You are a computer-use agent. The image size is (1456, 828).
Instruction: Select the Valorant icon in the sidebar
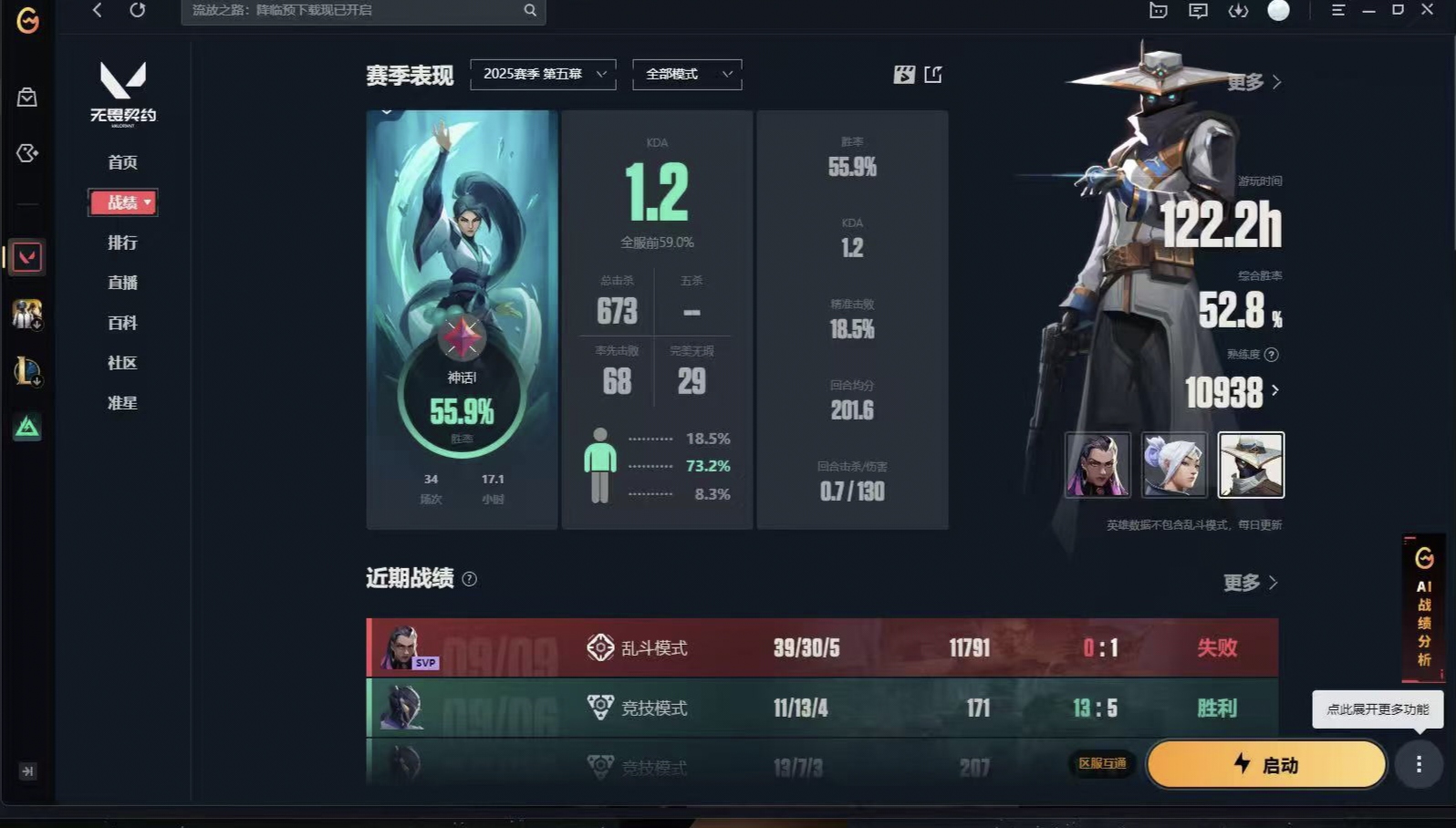[x=28, y=257]
